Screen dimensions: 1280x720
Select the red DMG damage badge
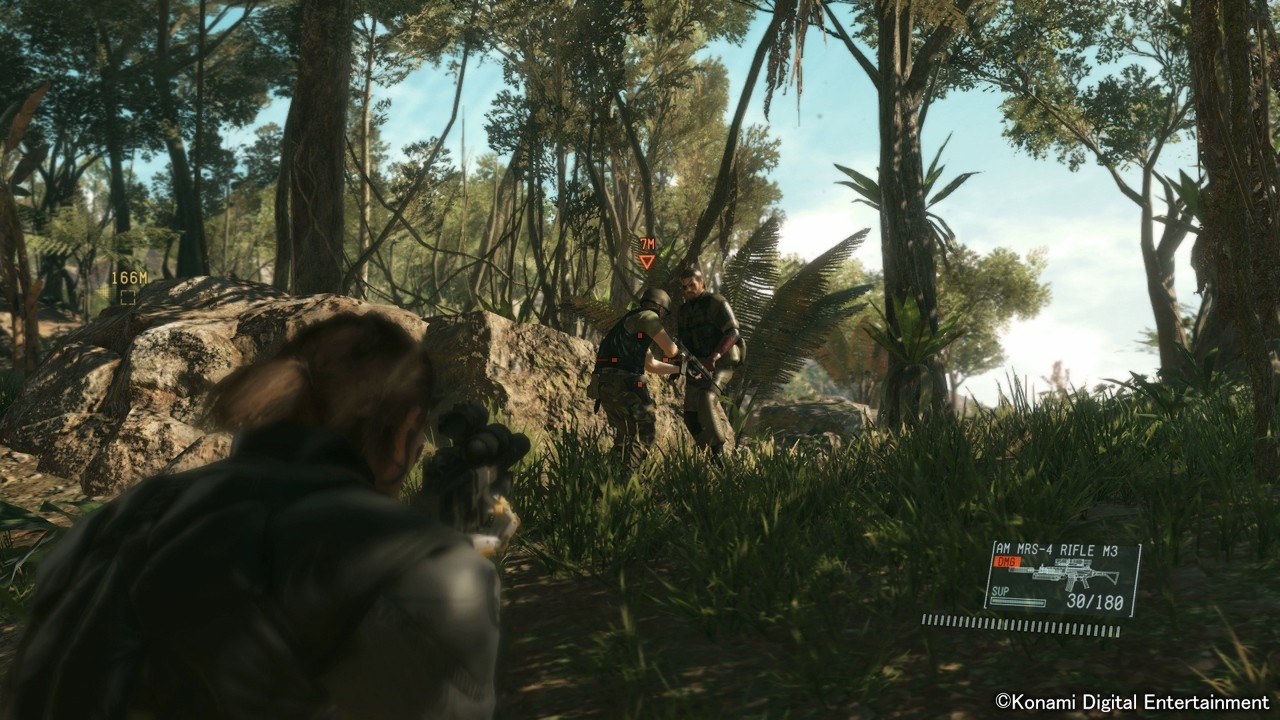point(1007,561)
